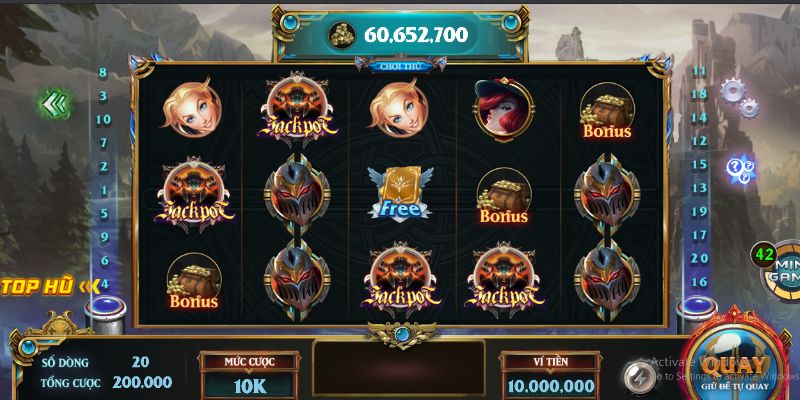This screenshot has height=400, width=800.
Task: Show help with the question mark icon
Action: [739, 168]
